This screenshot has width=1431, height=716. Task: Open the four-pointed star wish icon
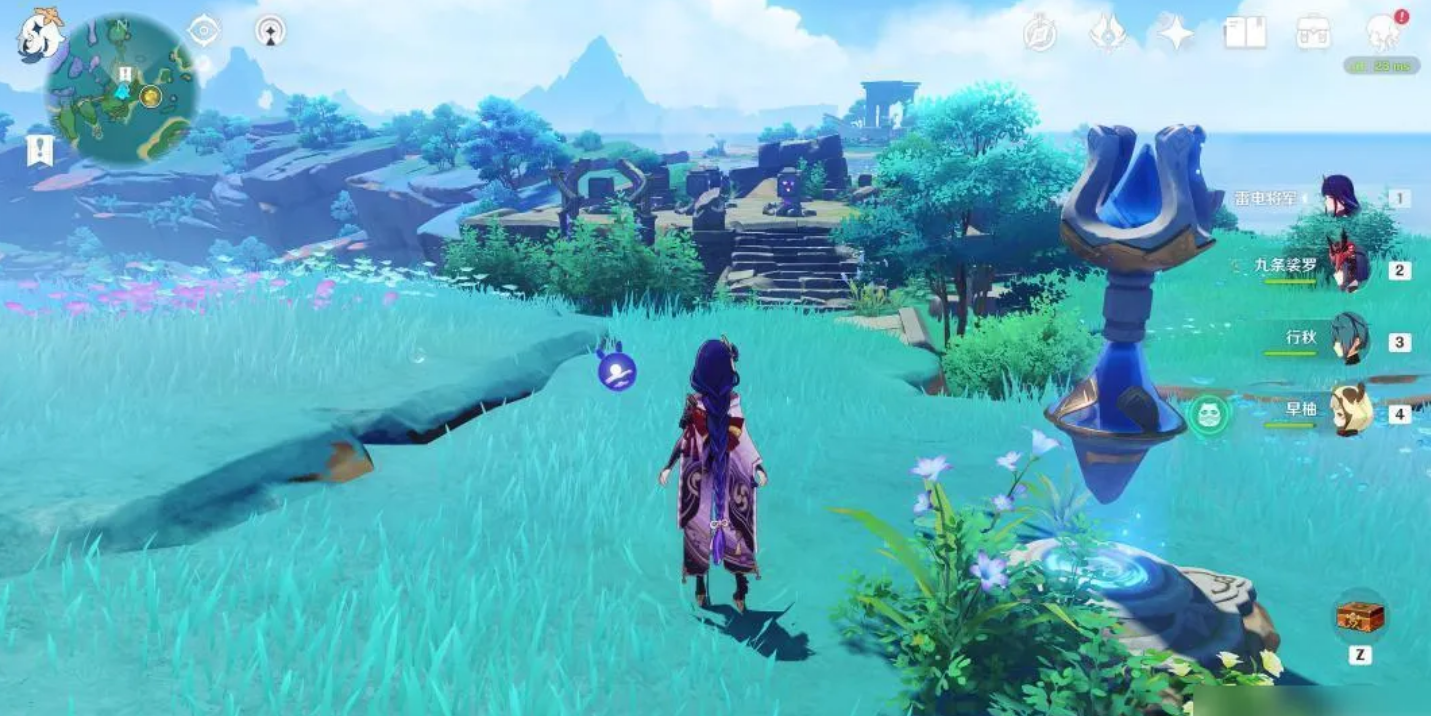pos(1176,33)
